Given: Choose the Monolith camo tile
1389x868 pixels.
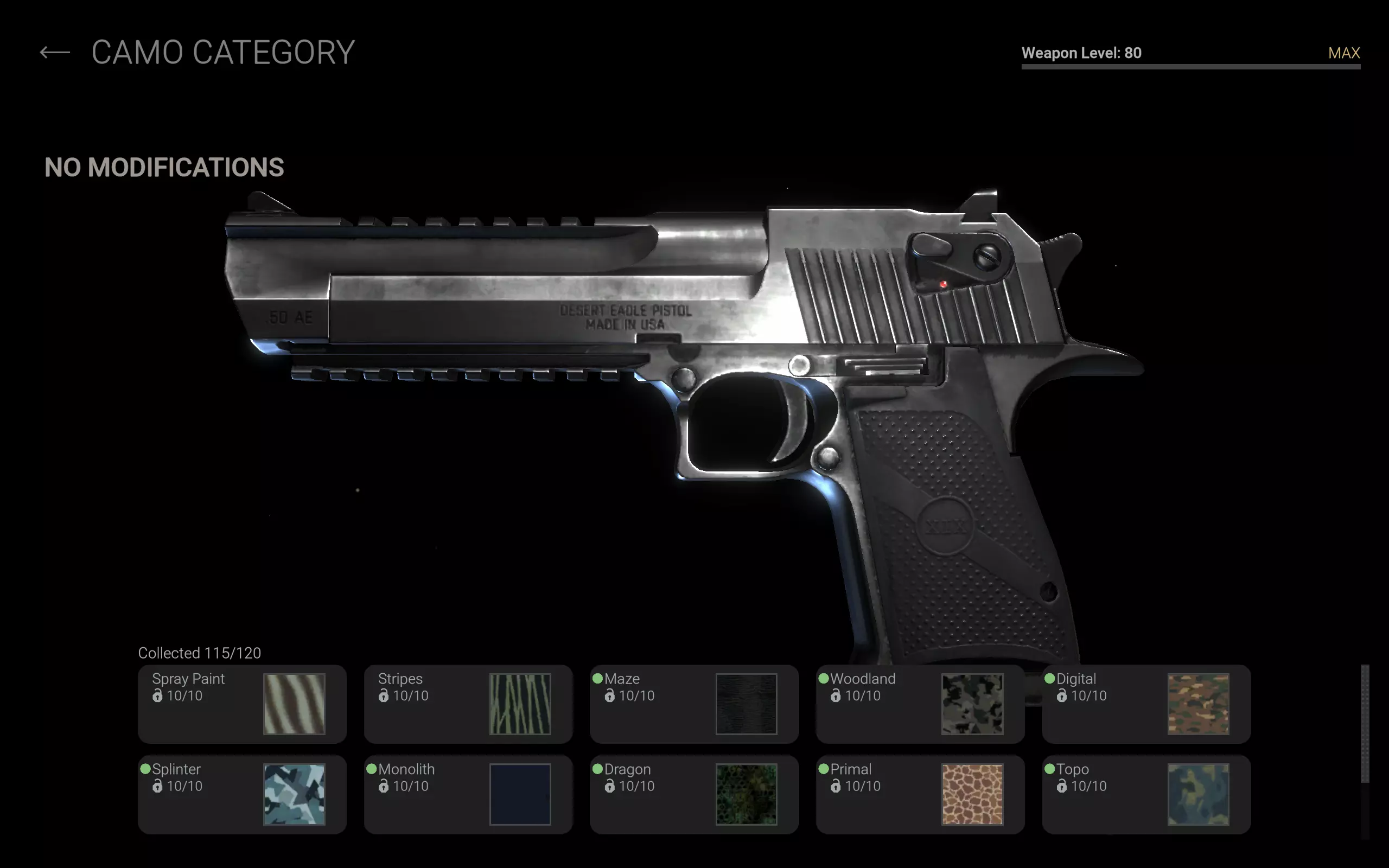Looking at the screenshot, I should point(468,794).
